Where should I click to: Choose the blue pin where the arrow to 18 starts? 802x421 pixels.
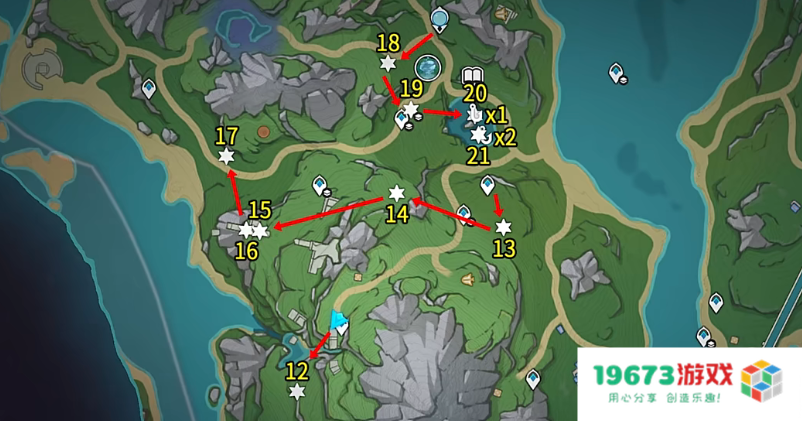pyautogui.click(x=440, y=19)
